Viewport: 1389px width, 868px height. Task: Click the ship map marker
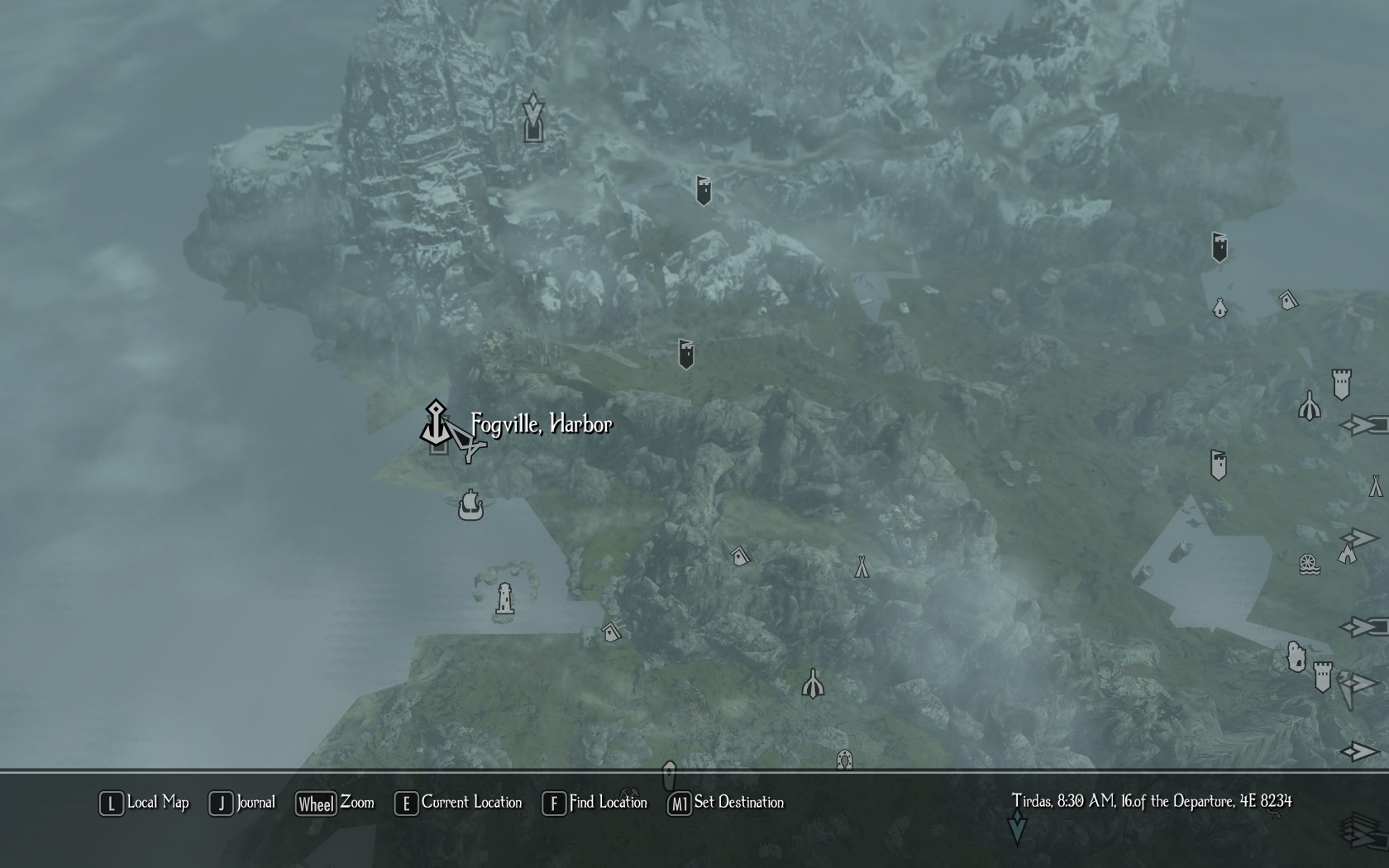pyautogui.click(x=470, y=504)
